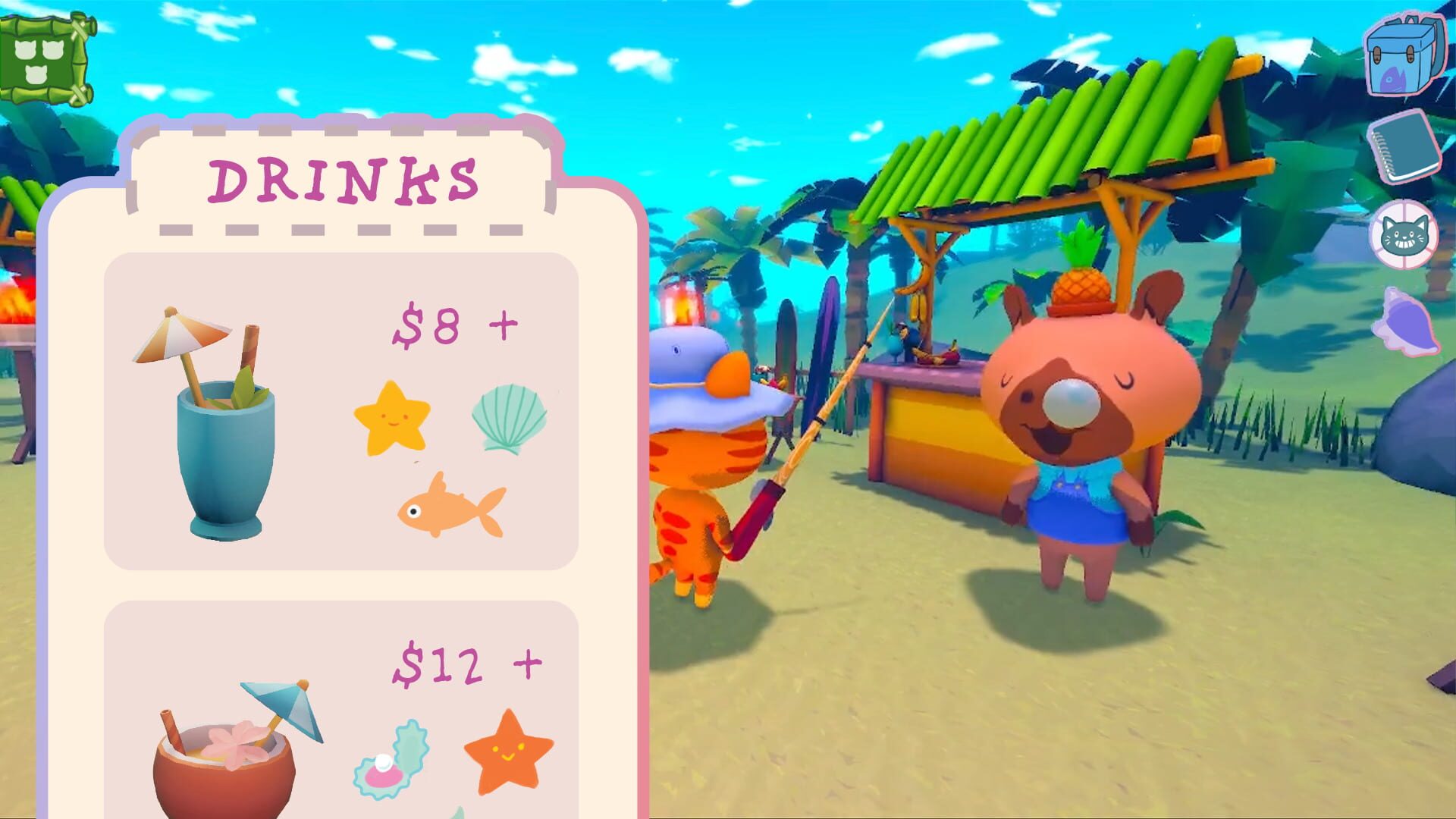Click the teal seashell icon beside $8

pyautogui.click(x=512, y=417)
